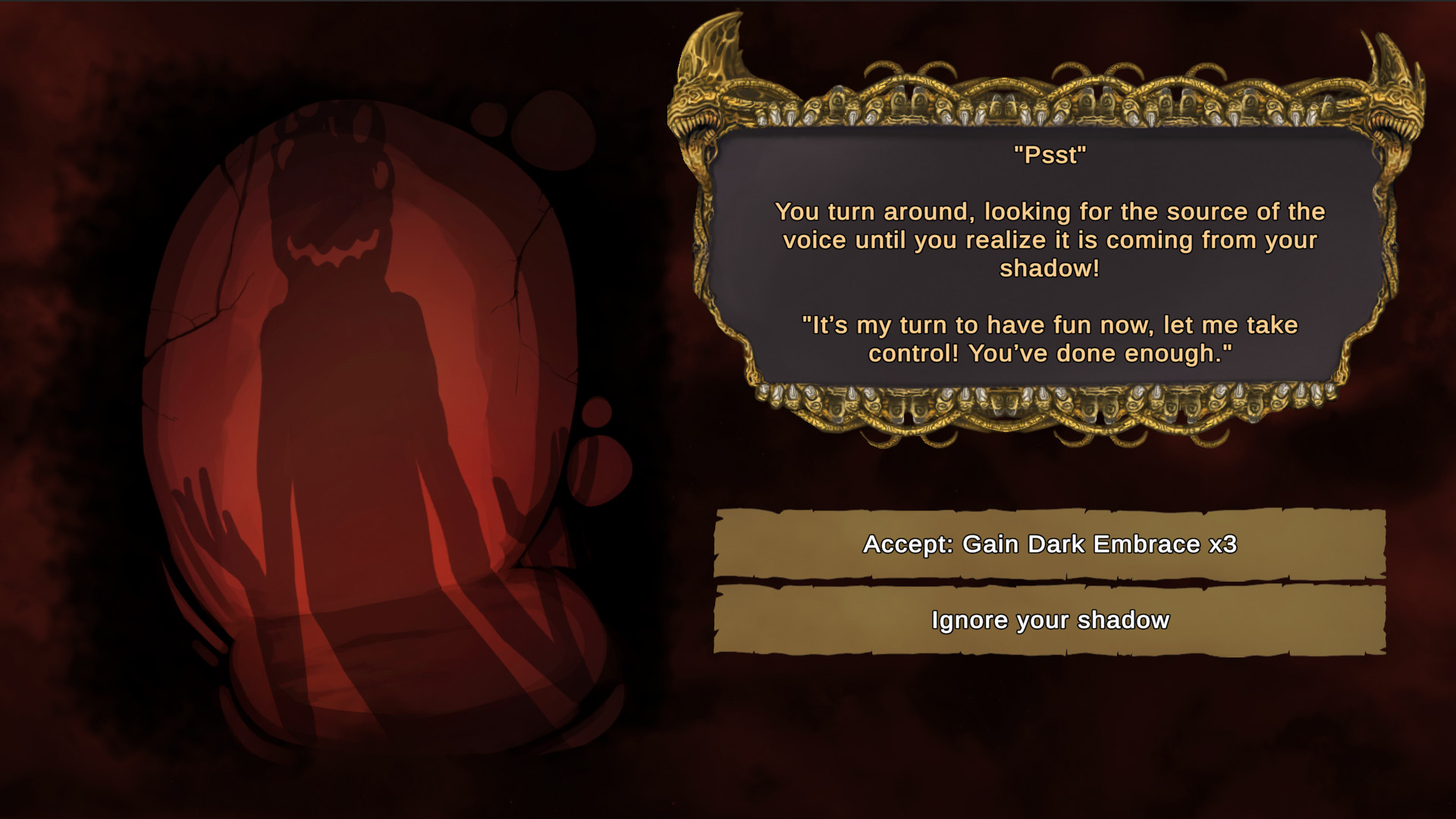The image size is (1456, 819).
Task: Click the torn divider between the two choices
Action: point(1054,582)
